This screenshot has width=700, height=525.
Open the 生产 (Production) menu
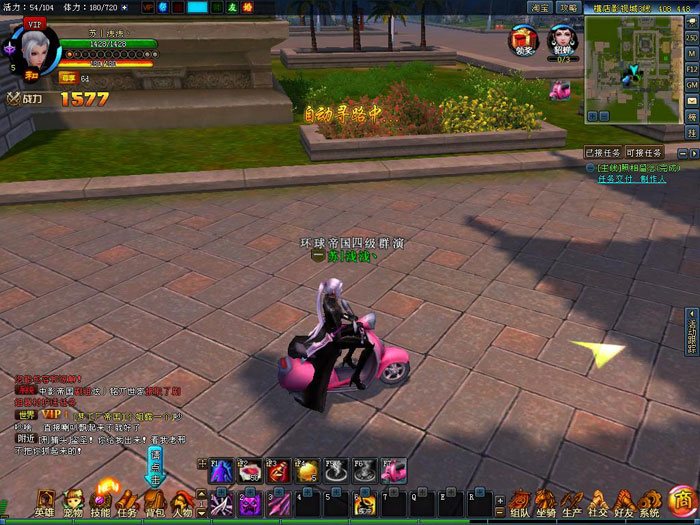(572, 502)
